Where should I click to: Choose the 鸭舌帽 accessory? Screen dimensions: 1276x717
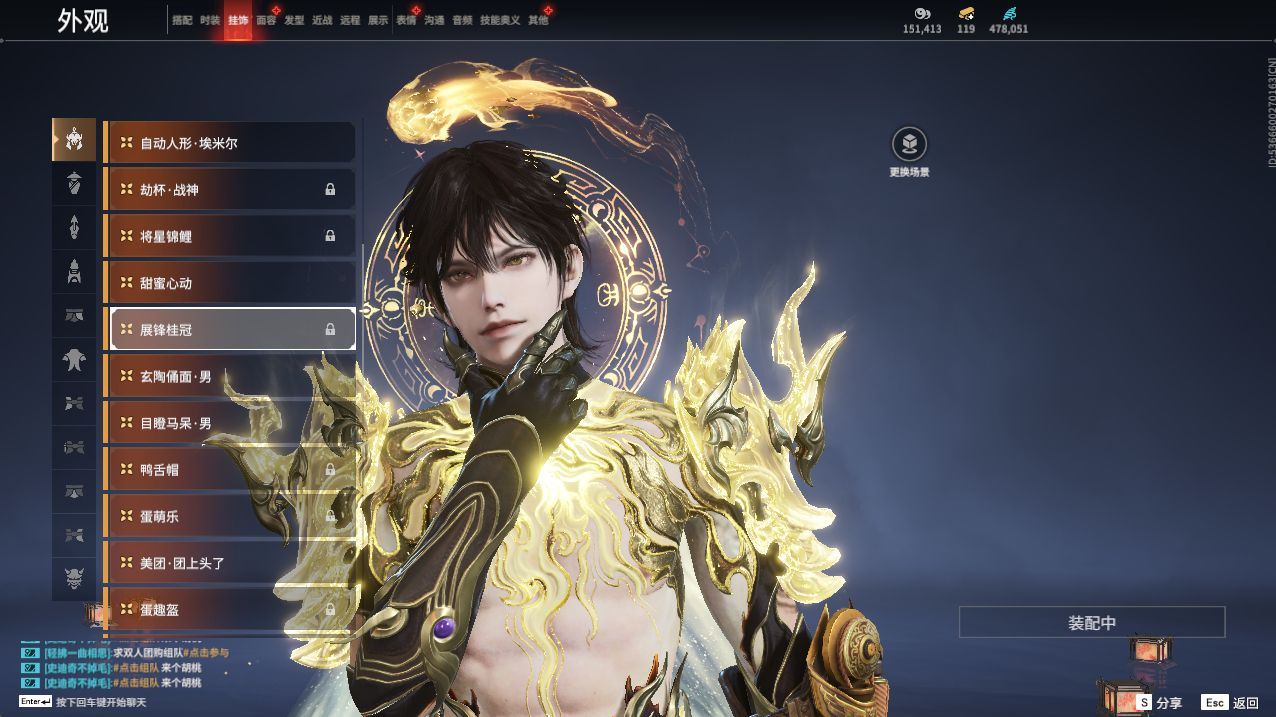[230, 469]
